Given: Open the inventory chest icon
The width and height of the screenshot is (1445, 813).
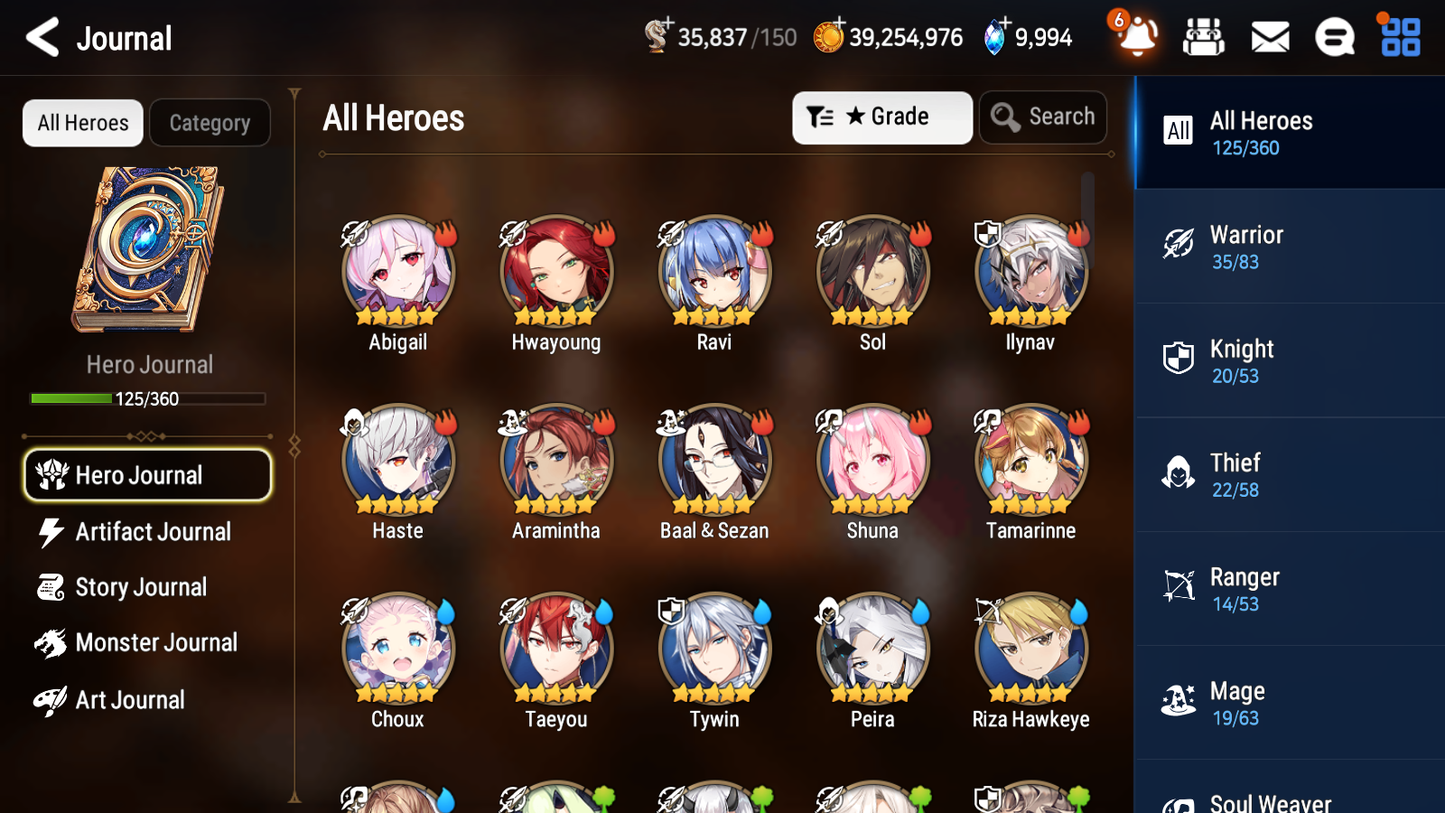Looking at the screenshot, I should 1203,36.
